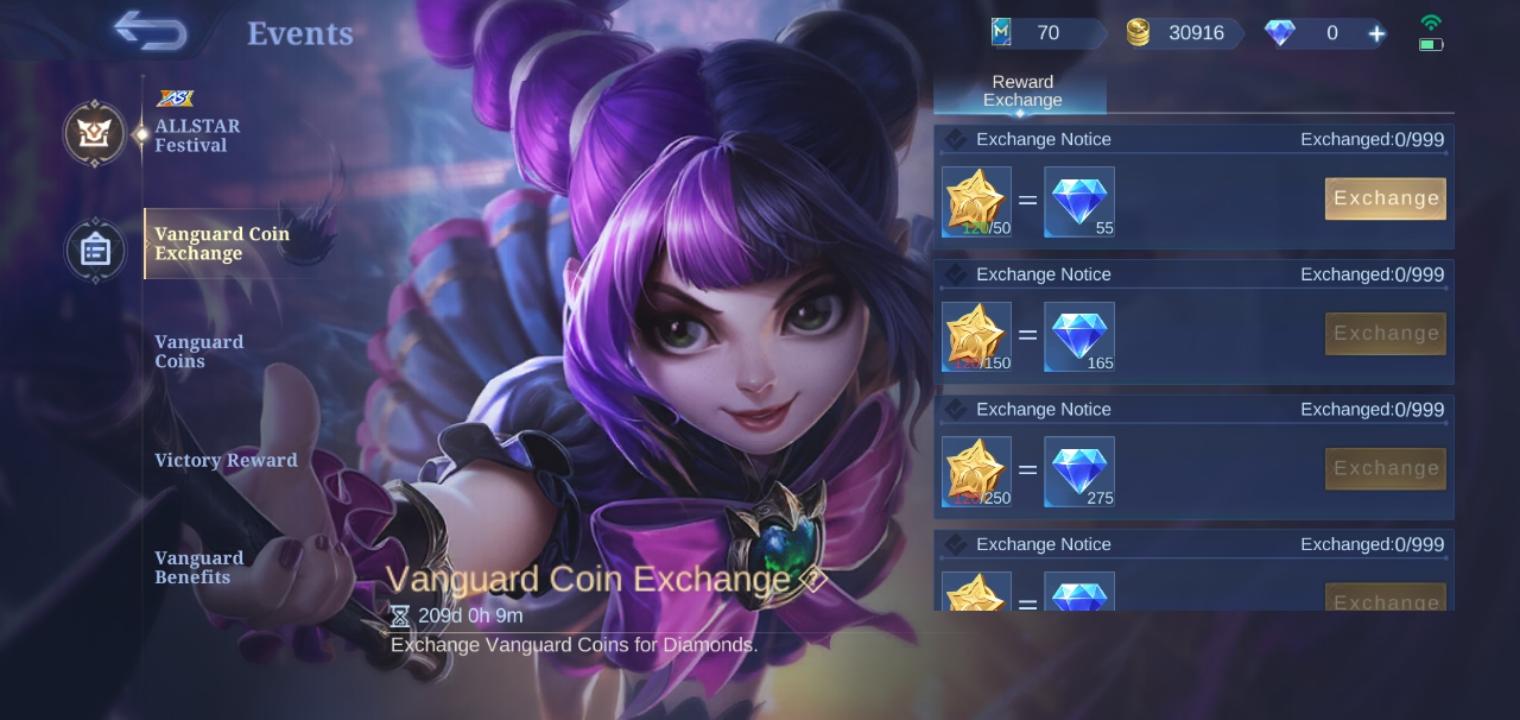Switch to the Reward Exchange tab
Viewport: 1520px width, 720px height.
click(1022, 91)
